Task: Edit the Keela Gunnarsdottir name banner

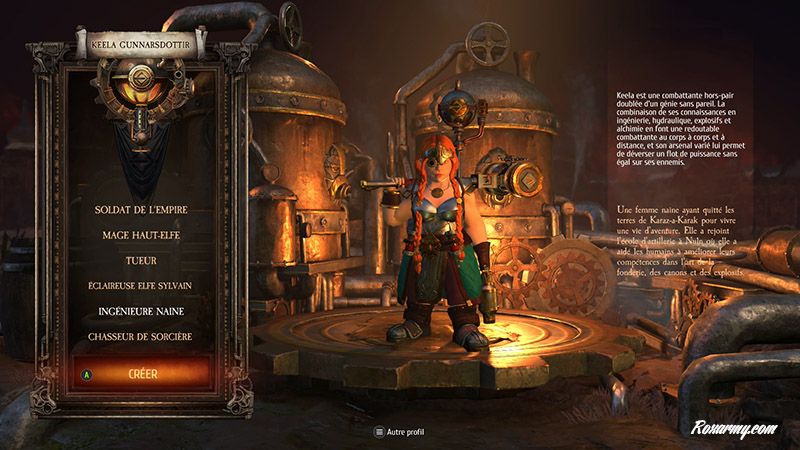Action: (139, 44)
